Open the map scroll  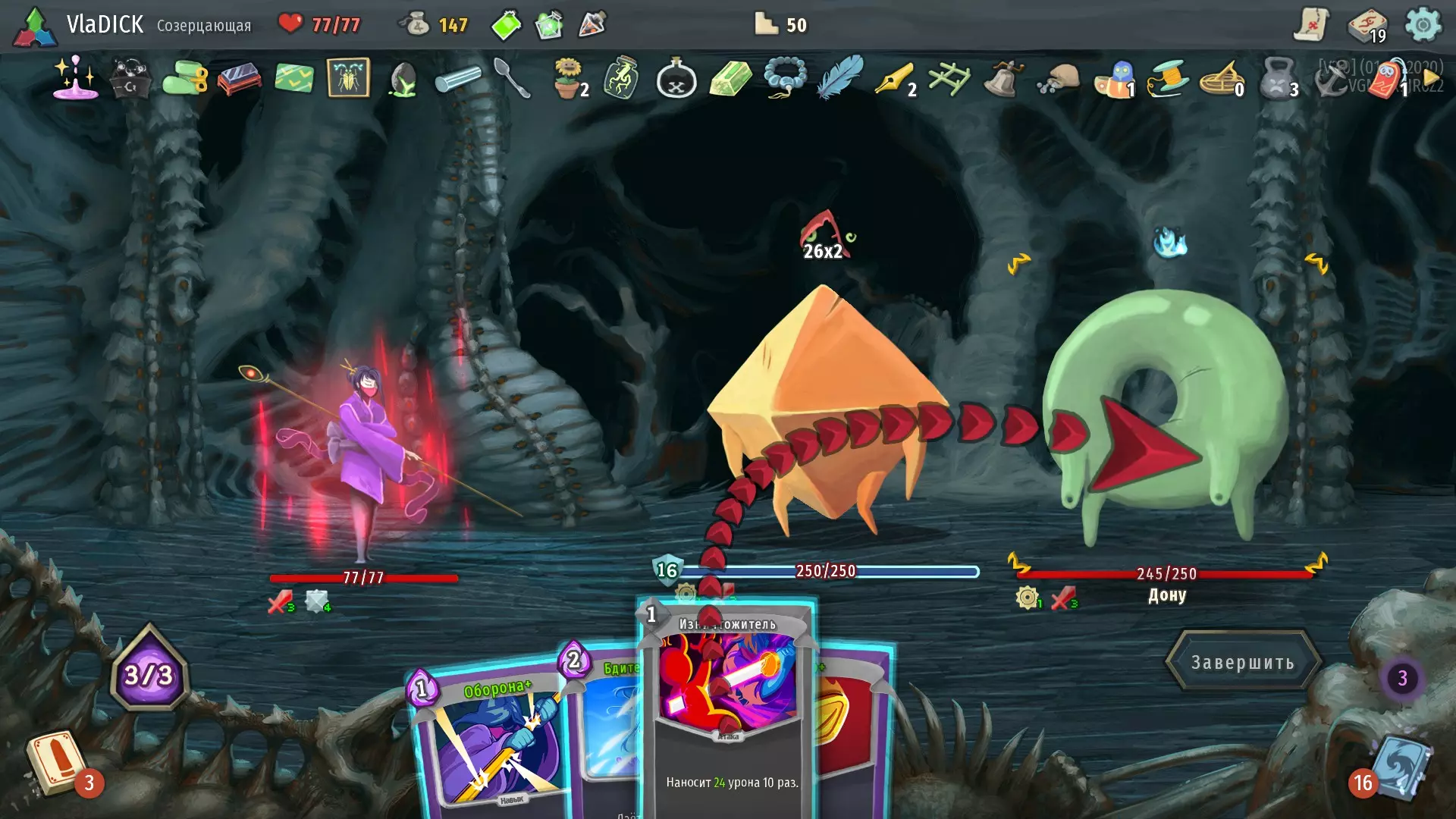pos(1311,25)
